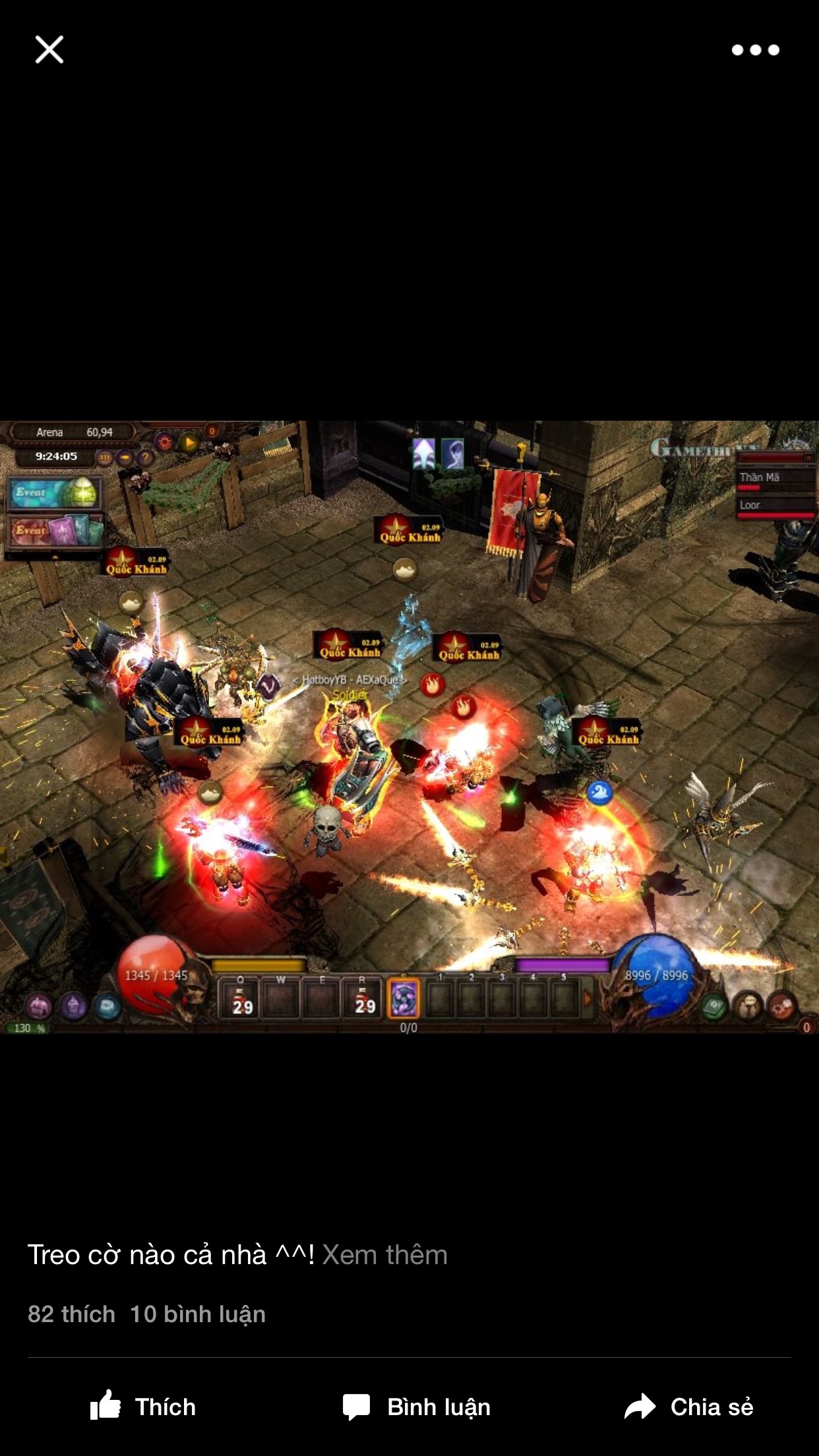Select party member Thần Mã
The width and height of the screenshot is (819, 1456).
(x=775, y=479)
